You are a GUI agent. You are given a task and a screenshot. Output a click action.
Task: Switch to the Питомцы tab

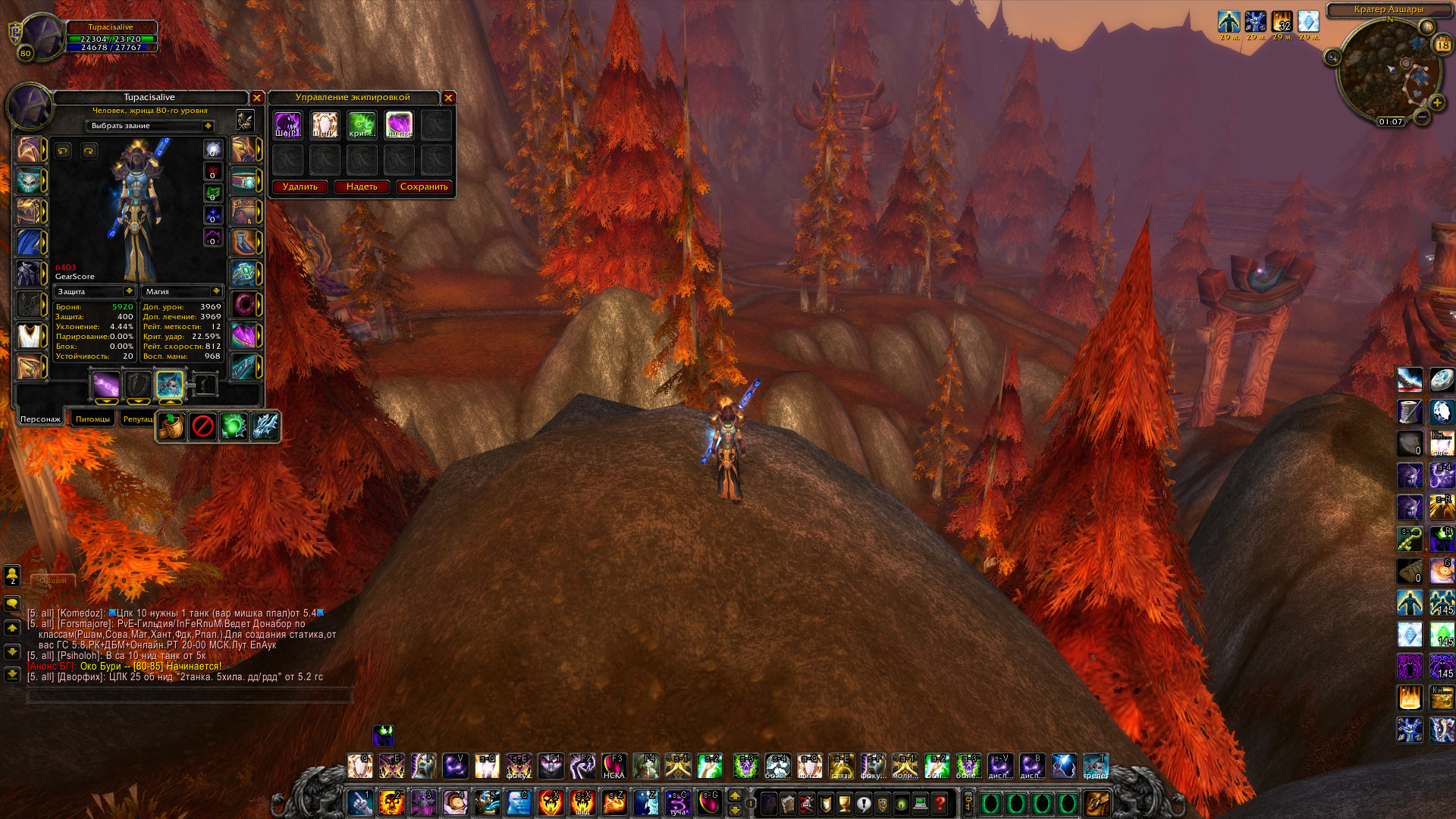(93, 419)
